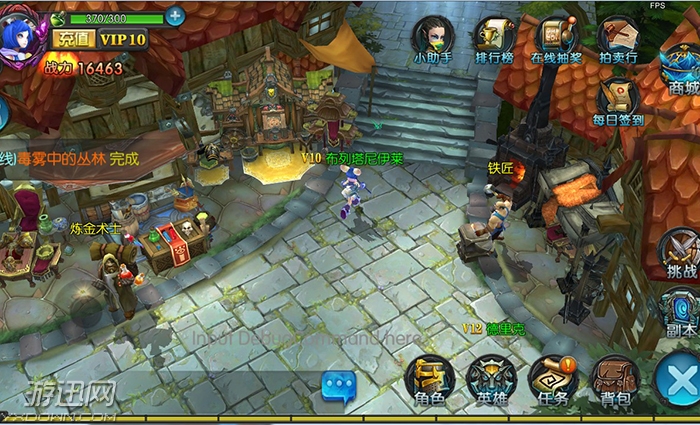Open the 每日签到 daily sign-in
Image resolution: width=700 pixels, height=425 pixels.
[618, 100]
